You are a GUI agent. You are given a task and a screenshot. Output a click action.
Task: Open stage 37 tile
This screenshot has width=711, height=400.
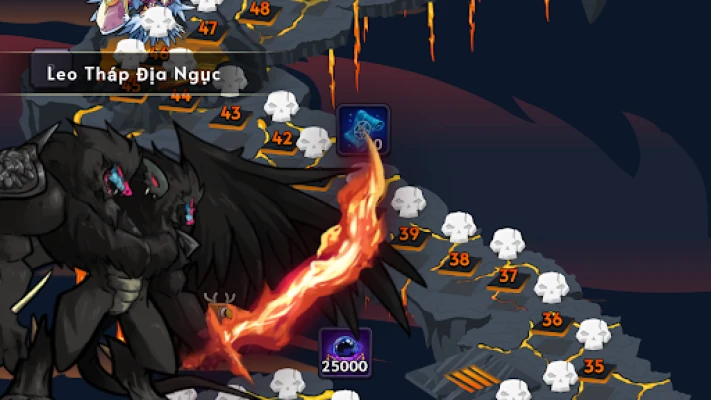(x=508, y=276)
